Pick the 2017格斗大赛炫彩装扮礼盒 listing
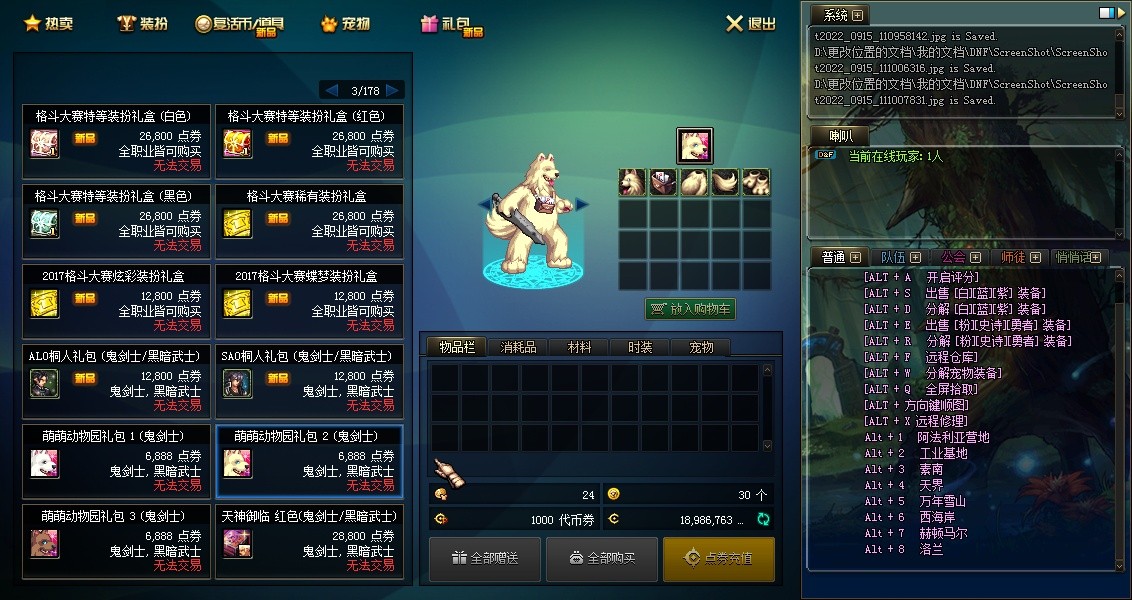 point(117,300)
